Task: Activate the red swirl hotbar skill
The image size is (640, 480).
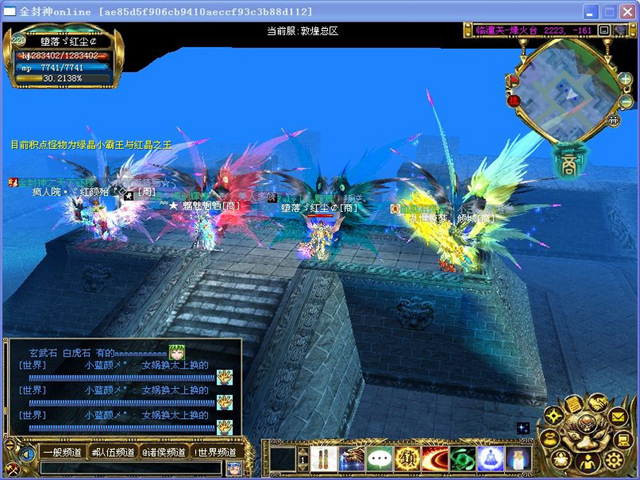Action: tap(435, 459)
